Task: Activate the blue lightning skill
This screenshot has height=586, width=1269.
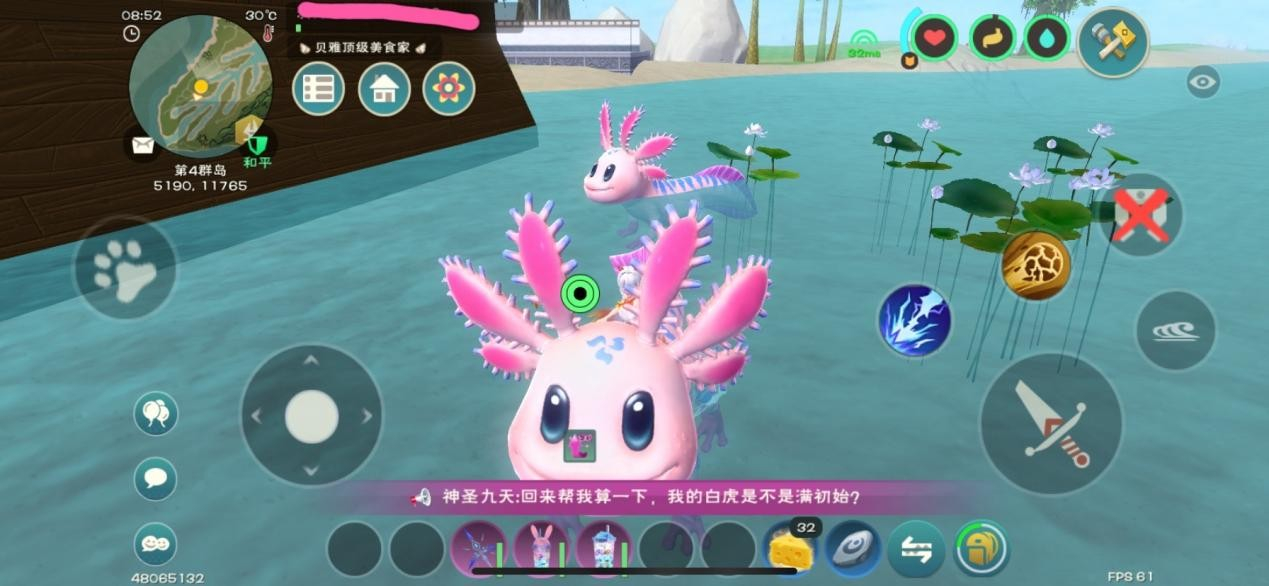Action: (914, 321)
